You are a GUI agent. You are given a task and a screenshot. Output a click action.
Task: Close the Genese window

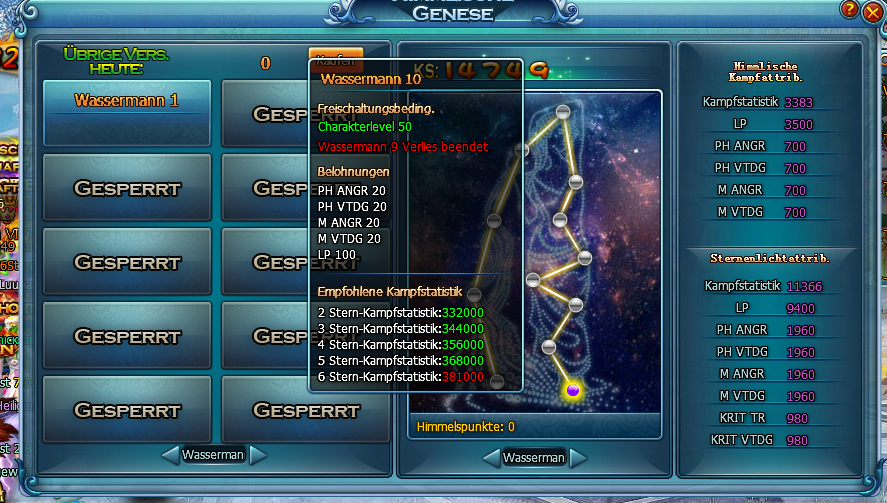[x=872, y=11]
